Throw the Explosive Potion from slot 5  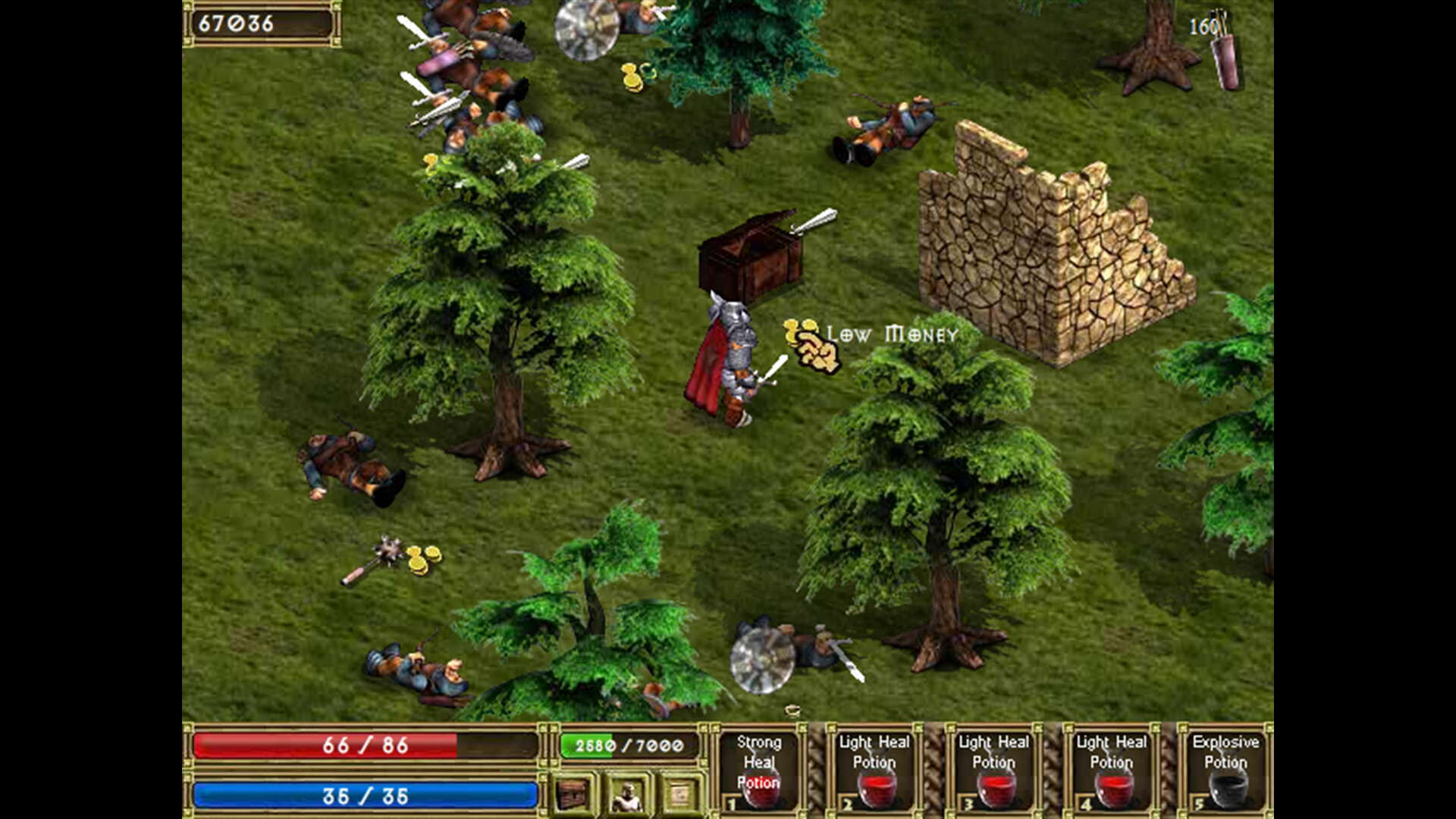[1227, 773]
